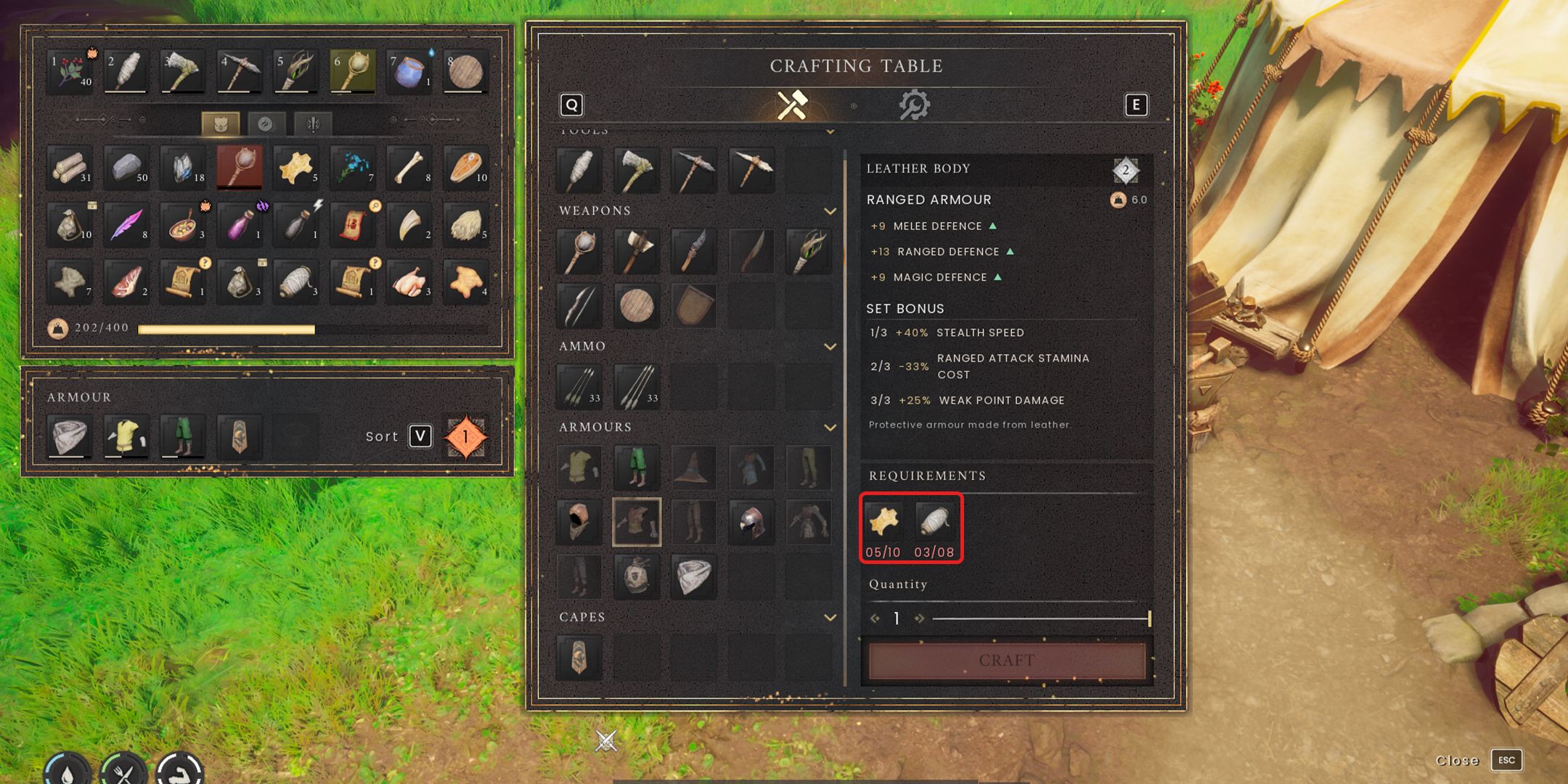Collapse the Capes category

[830, 618]
